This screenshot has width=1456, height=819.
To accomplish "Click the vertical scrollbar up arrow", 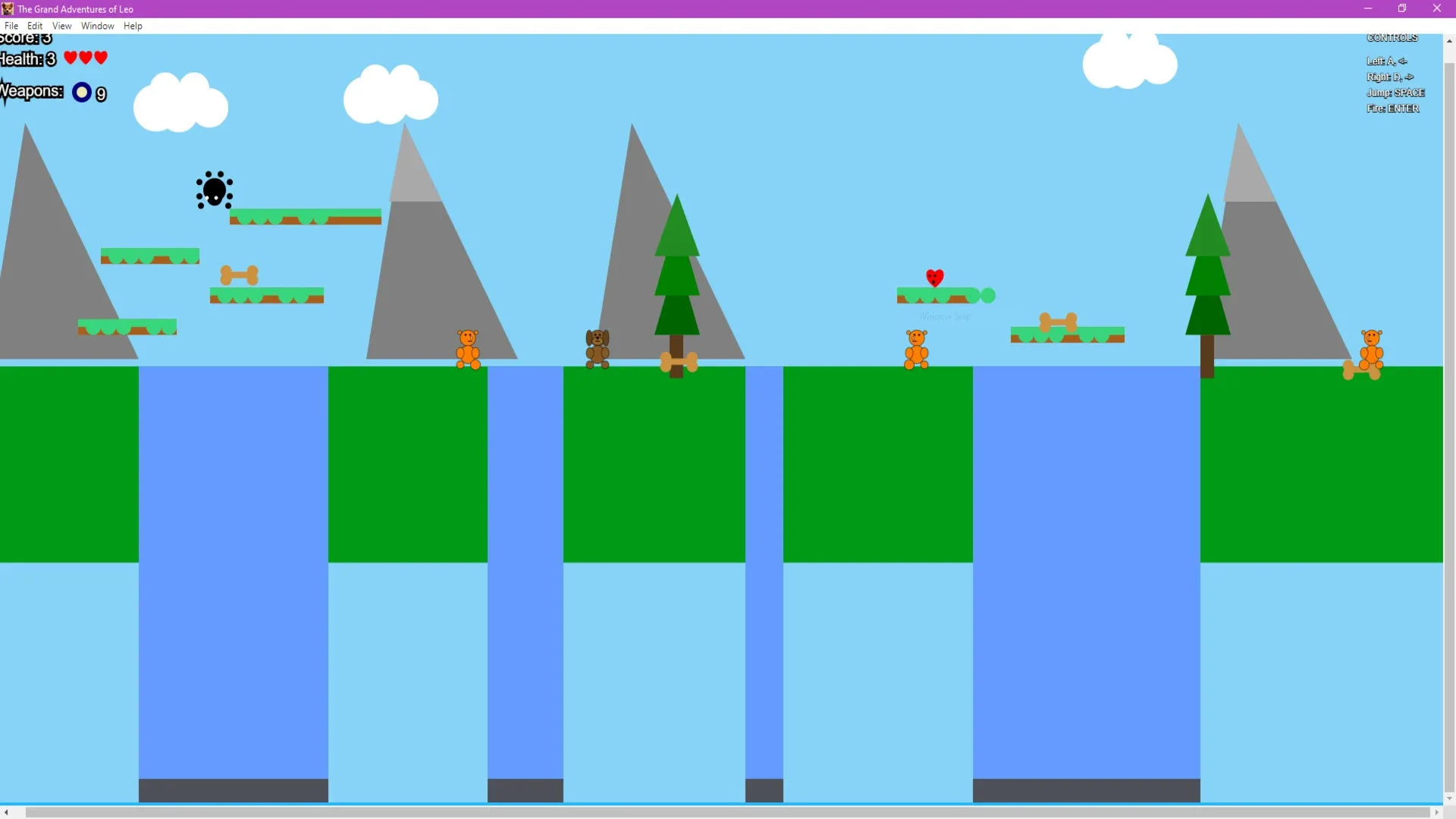I will (1449, 40).
